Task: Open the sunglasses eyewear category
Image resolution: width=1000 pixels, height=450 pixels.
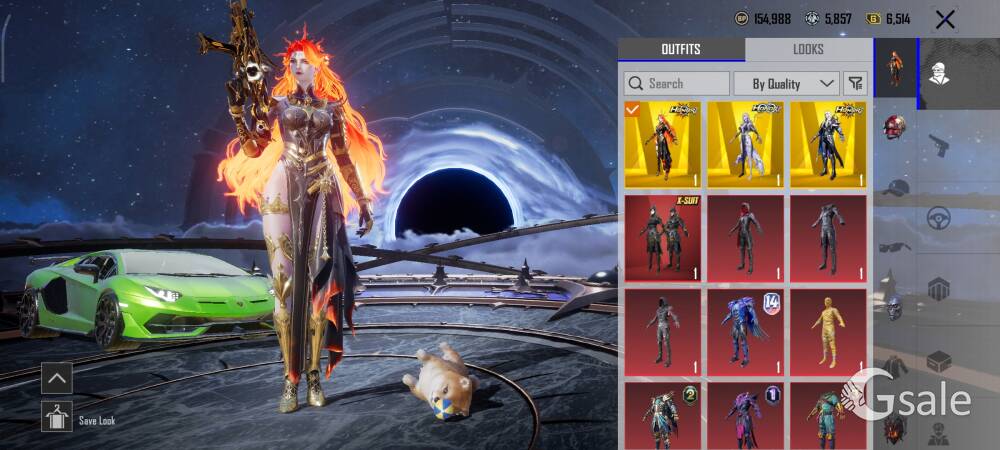Action: point(895,246)
